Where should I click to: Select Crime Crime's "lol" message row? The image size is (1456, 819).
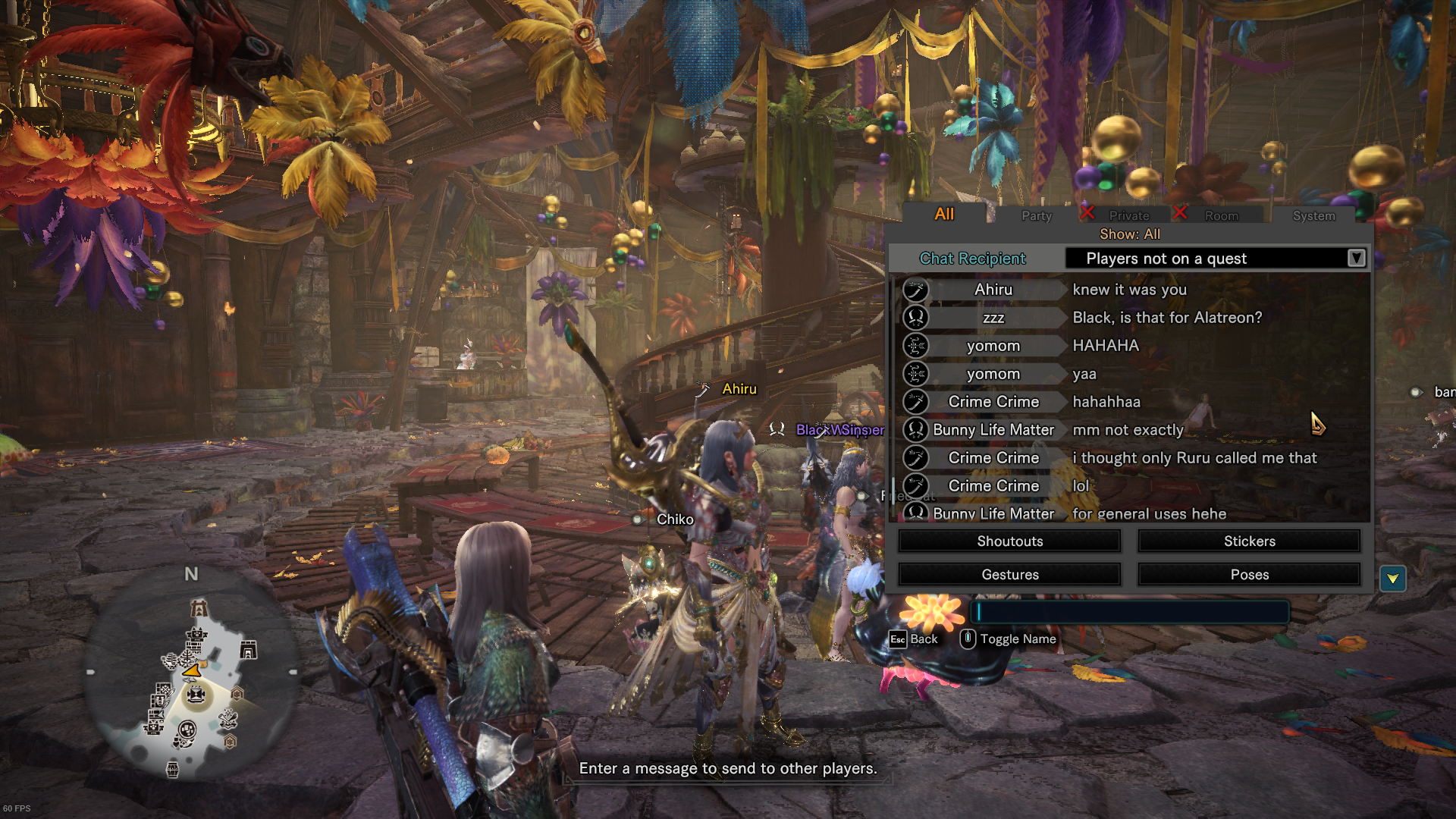[1130, 486]
